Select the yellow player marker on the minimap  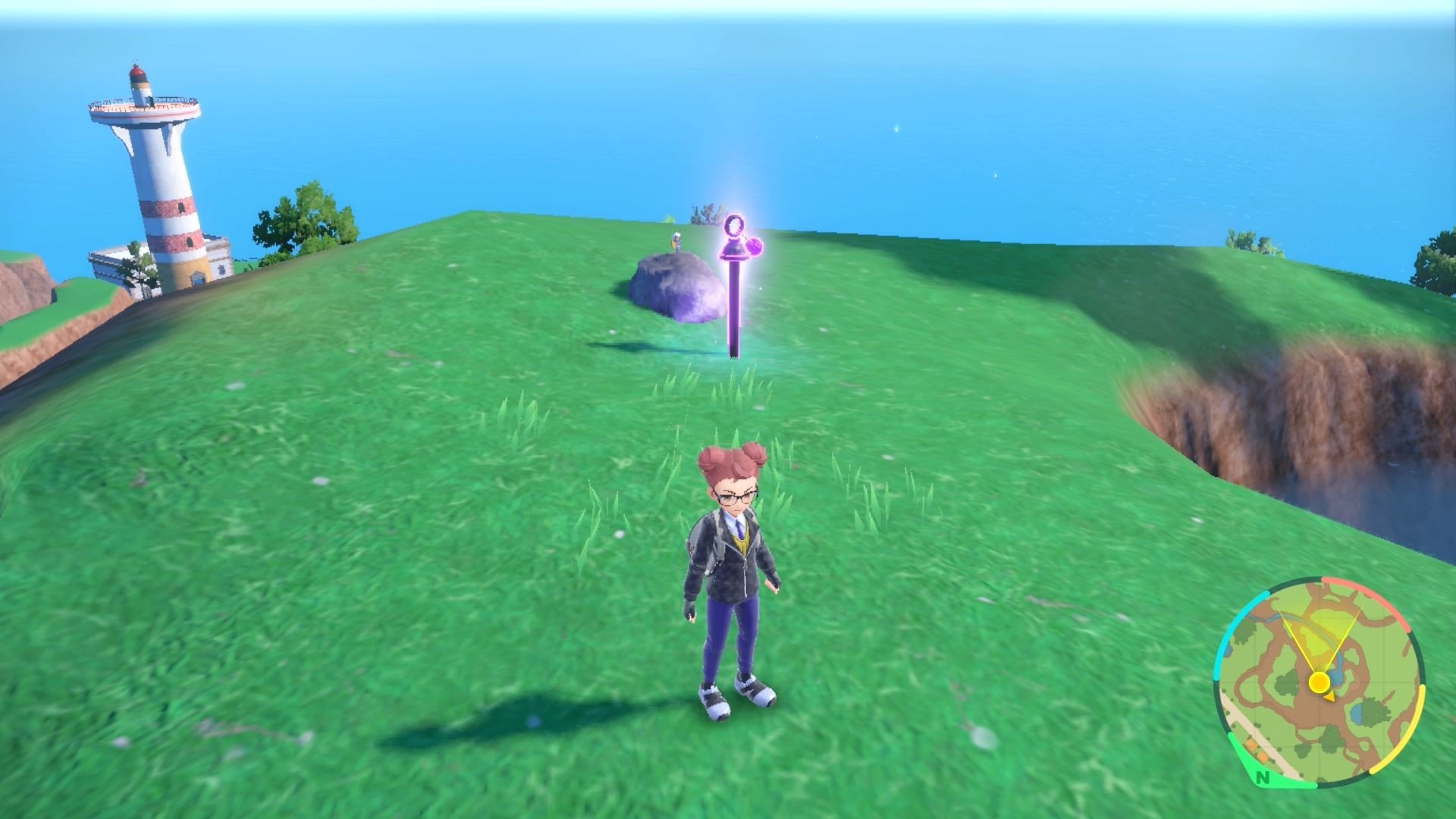1319,682
